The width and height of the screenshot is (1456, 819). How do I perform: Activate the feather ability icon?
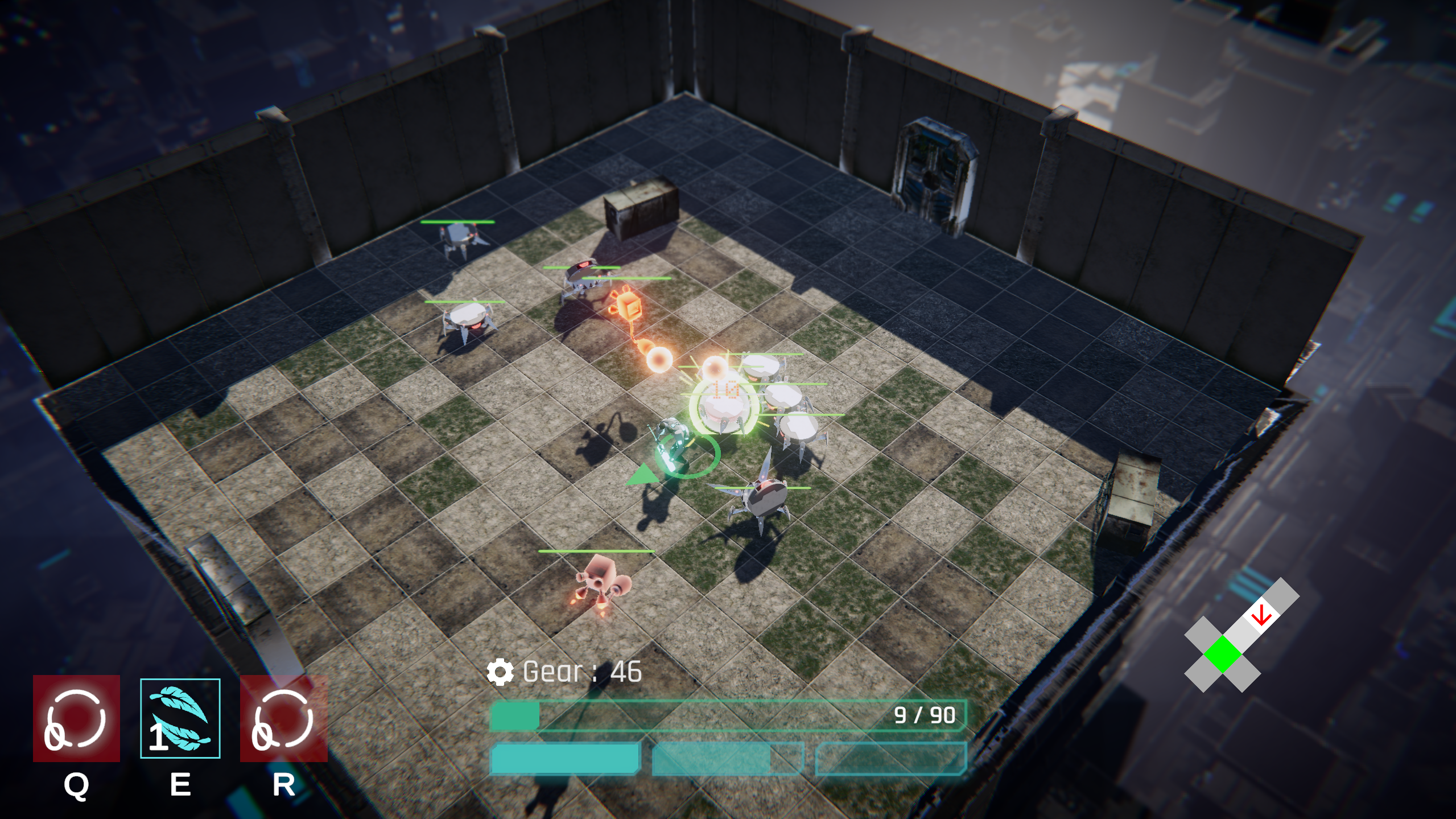(x=180, y=718)
